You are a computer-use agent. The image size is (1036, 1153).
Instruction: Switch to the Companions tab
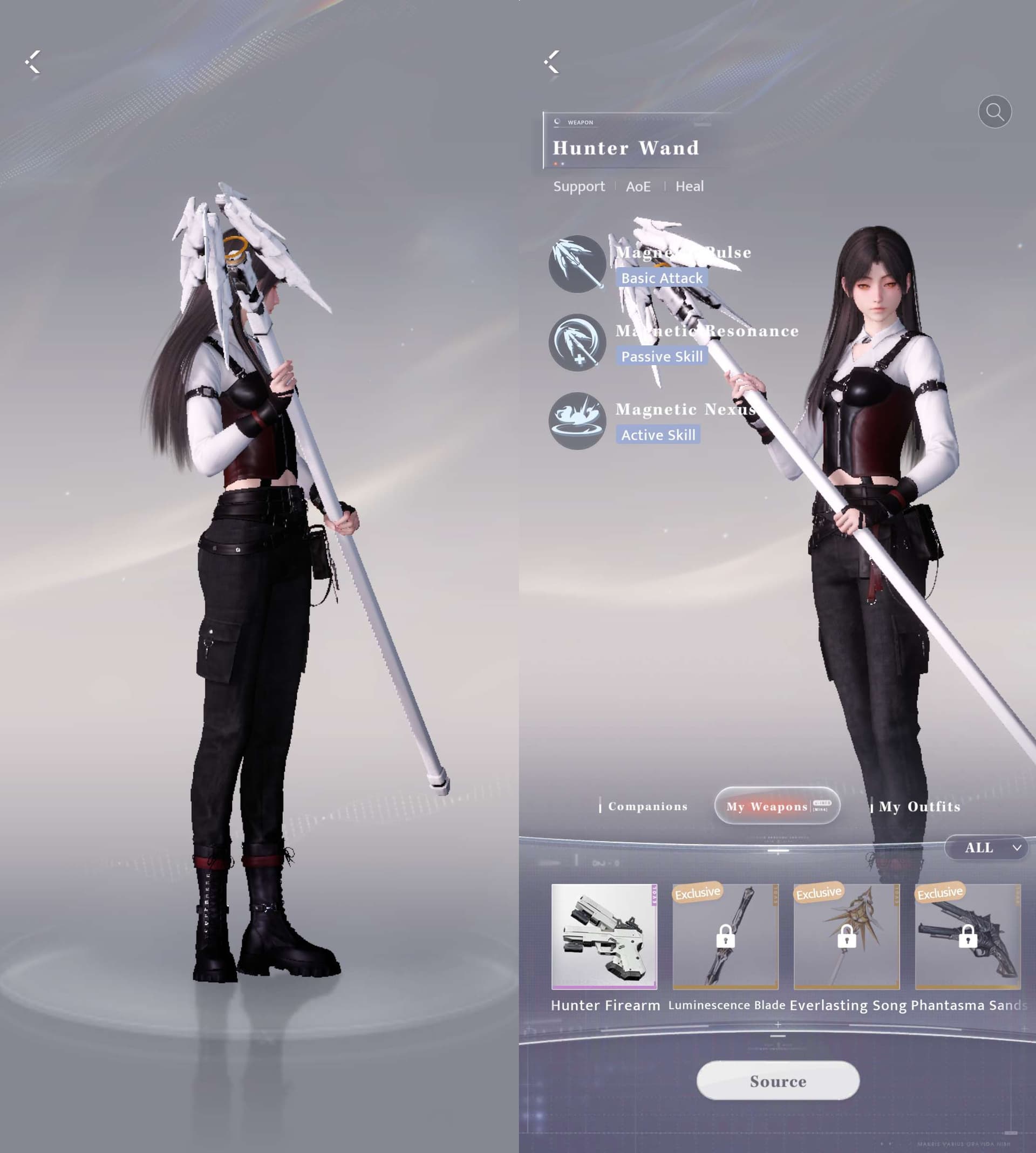pyautogui.click(x=647, y=807)
